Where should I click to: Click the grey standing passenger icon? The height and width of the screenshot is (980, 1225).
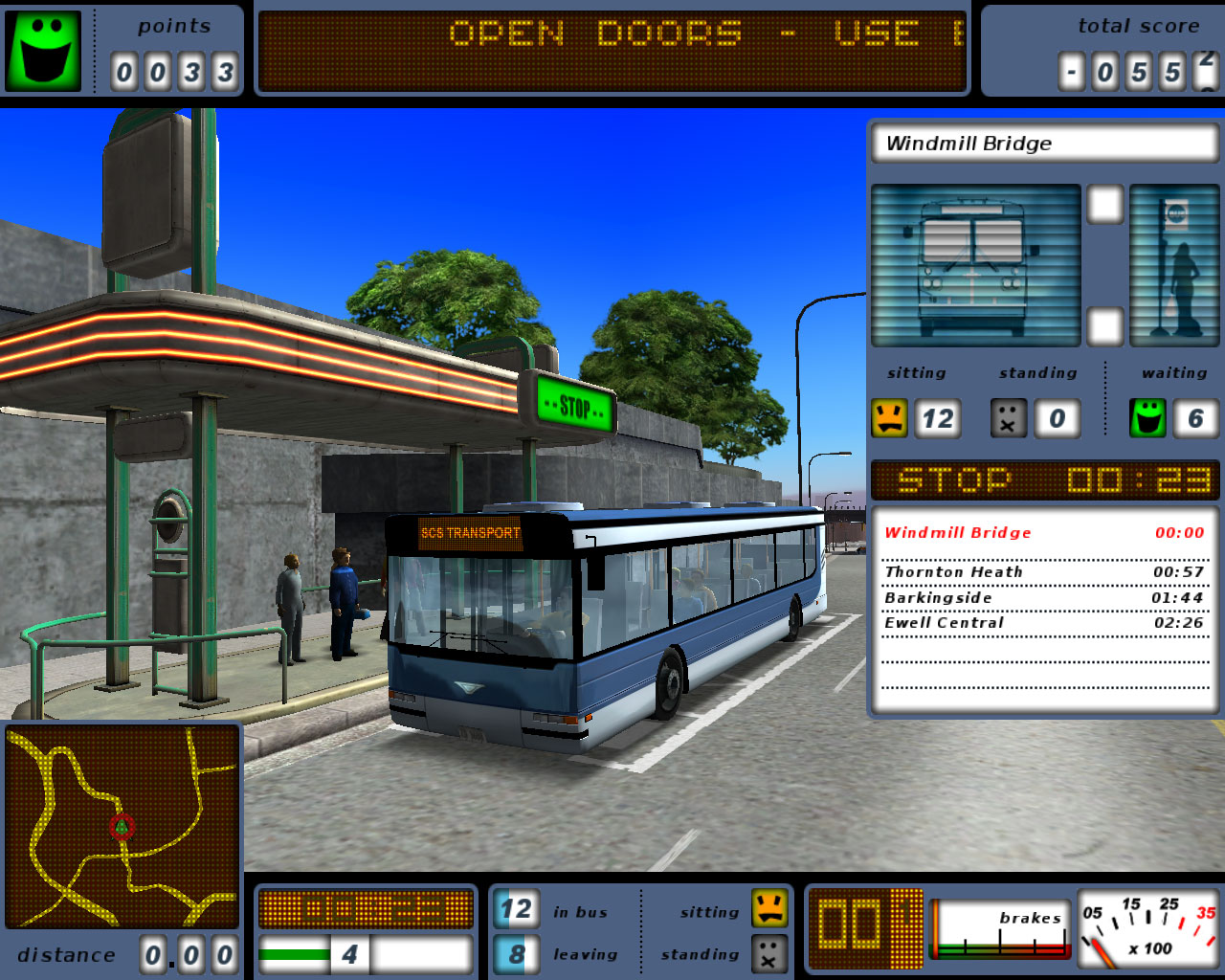[x=1007, y=417]
